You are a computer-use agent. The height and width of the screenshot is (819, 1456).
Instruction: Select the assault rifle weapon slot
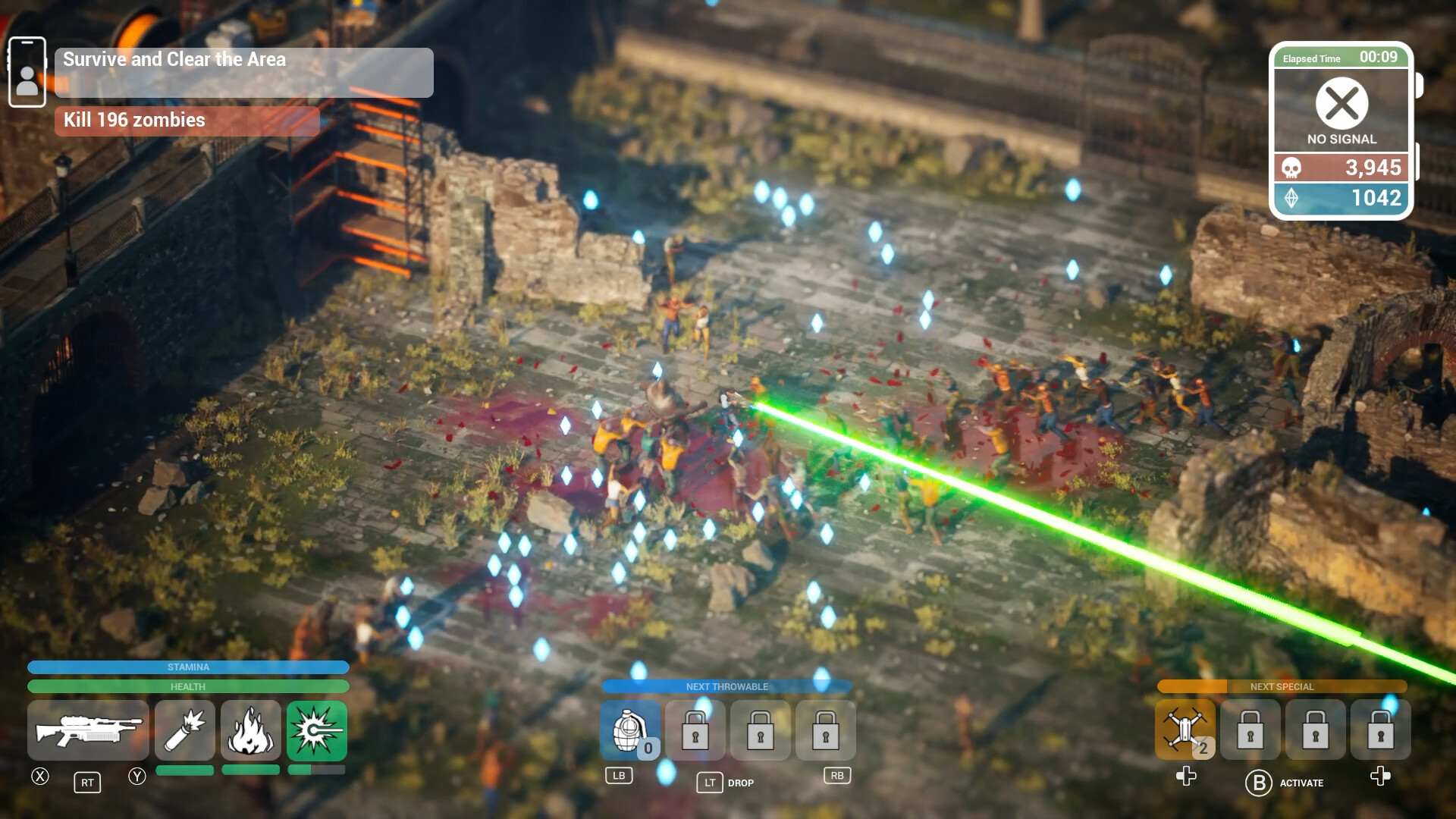[x=88, y=730]
